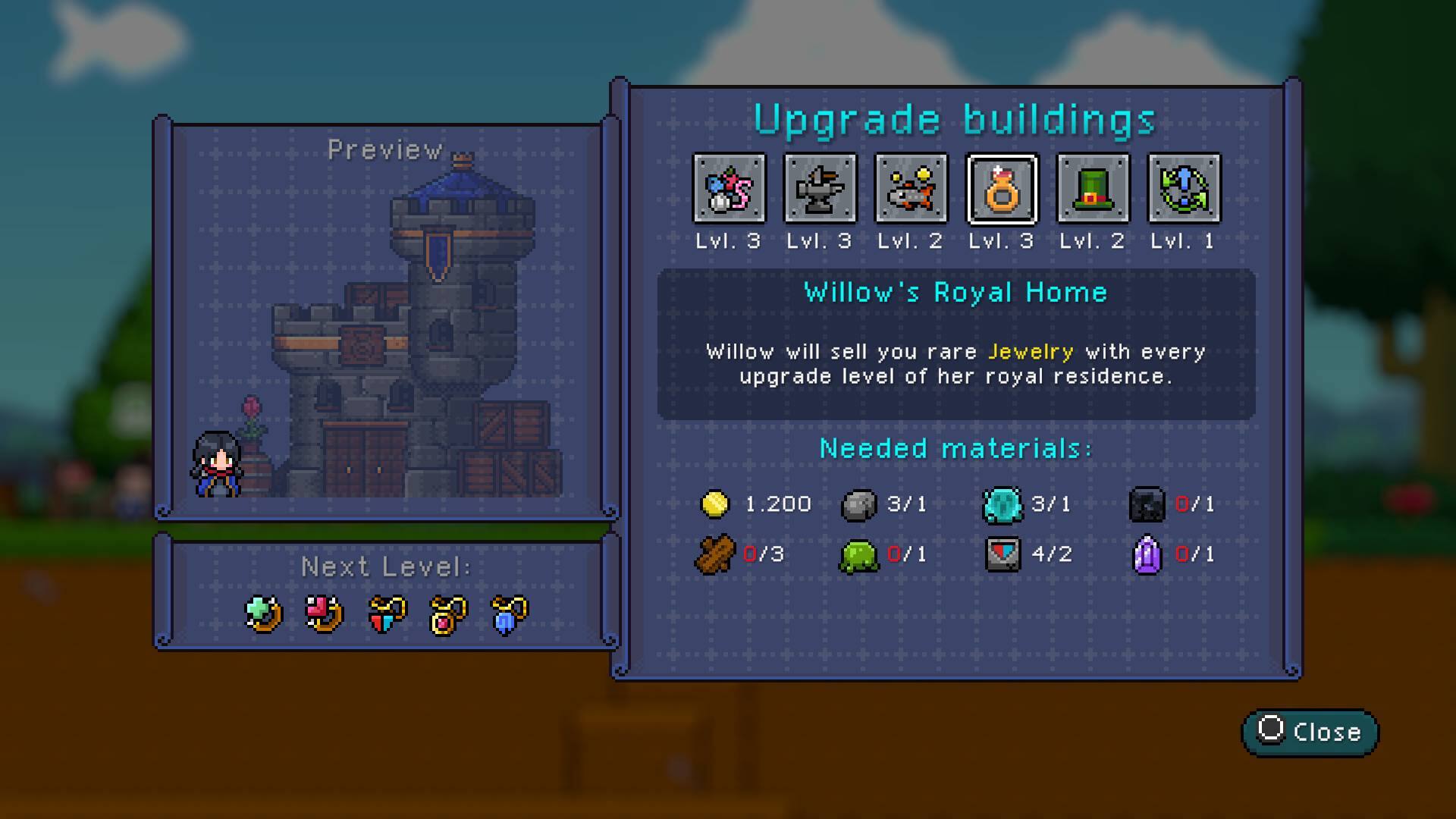Image resolution: width=1456 pixels, height=819 pixels.
Task: Open the blacksmith anvil building icon
Action: click(x=821, y=189)
